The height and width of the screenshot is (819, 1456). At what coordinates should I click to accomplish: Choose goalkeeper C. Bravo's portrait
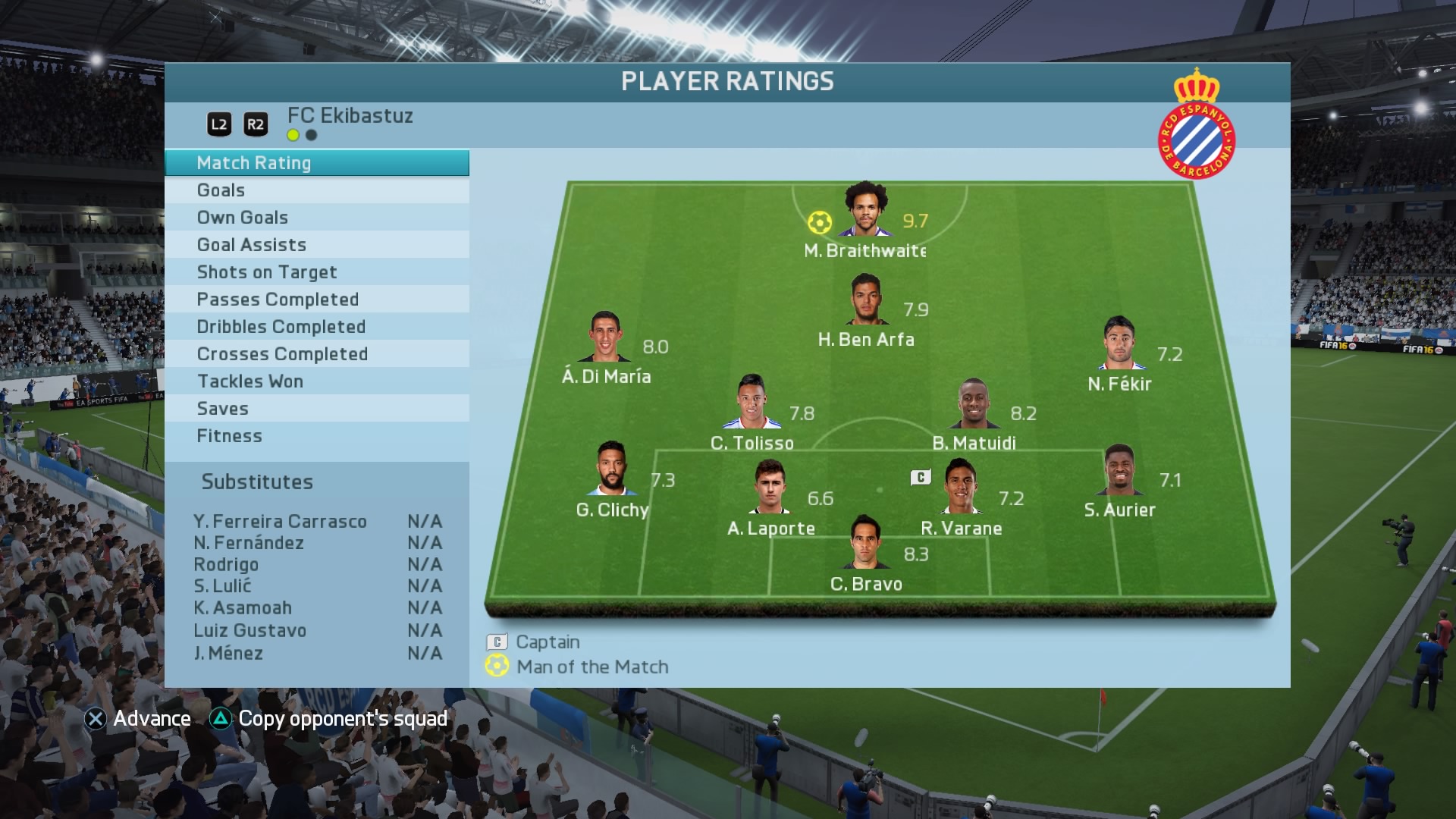865,543
